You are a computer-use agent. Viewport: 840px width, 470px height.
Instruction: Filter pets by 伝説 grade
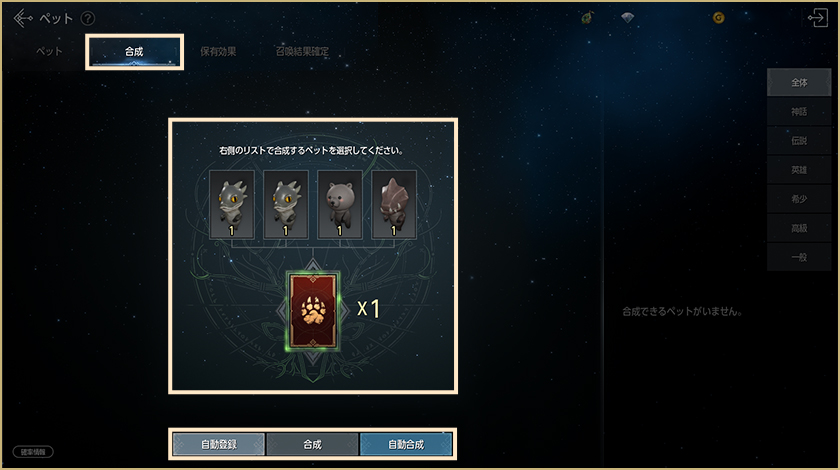pyautogui.click(x=798, y=141)
